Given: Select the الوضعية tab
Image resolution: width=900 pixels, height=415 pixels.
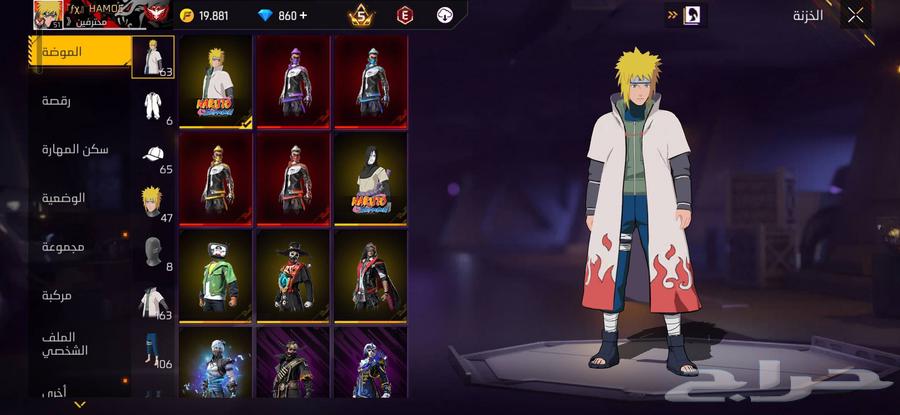Looking at the screenshot, I should [x=63, y=198].
